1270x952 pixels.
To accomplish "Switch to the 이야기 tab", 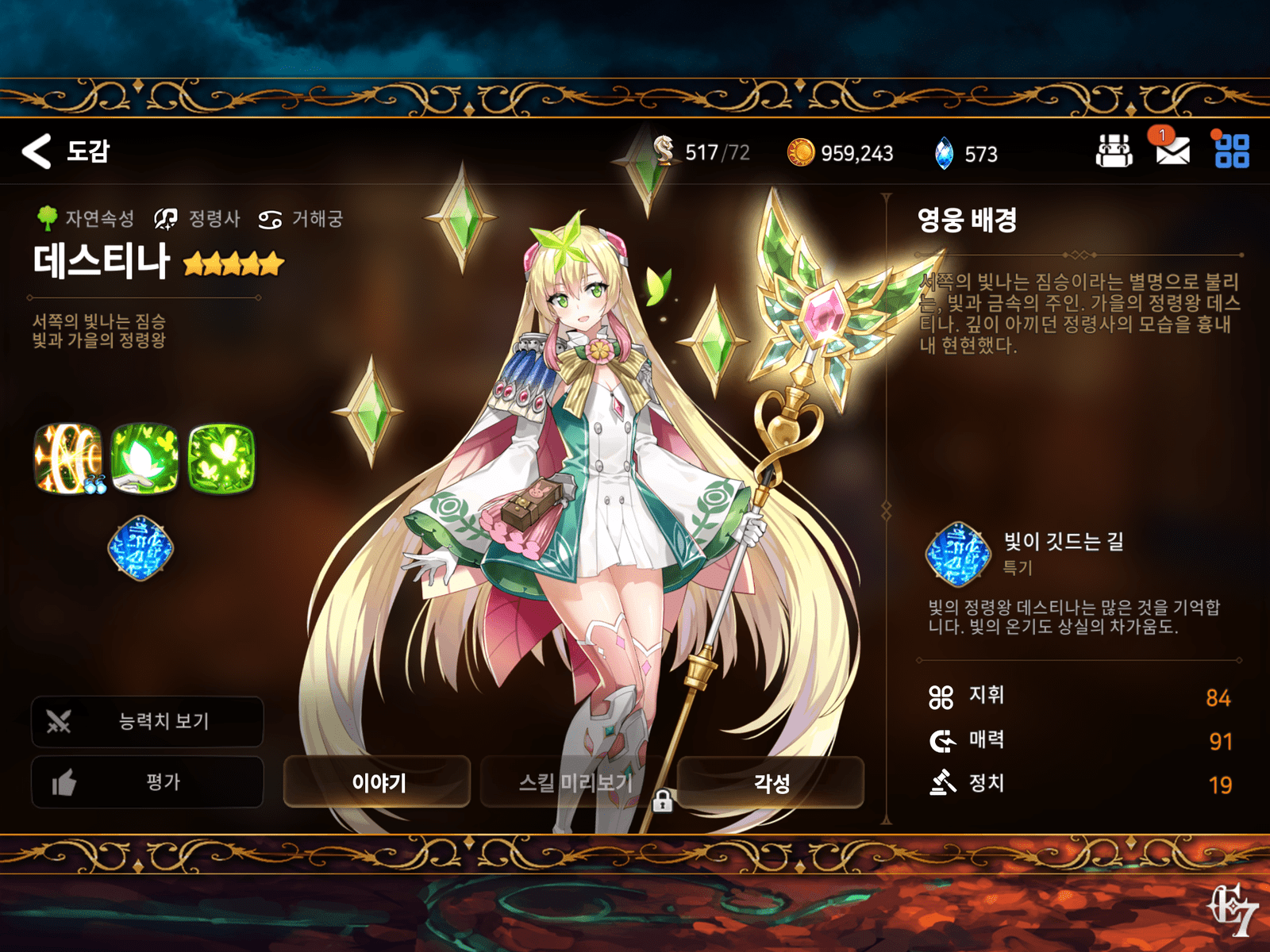I will click(x=379, y=782).
